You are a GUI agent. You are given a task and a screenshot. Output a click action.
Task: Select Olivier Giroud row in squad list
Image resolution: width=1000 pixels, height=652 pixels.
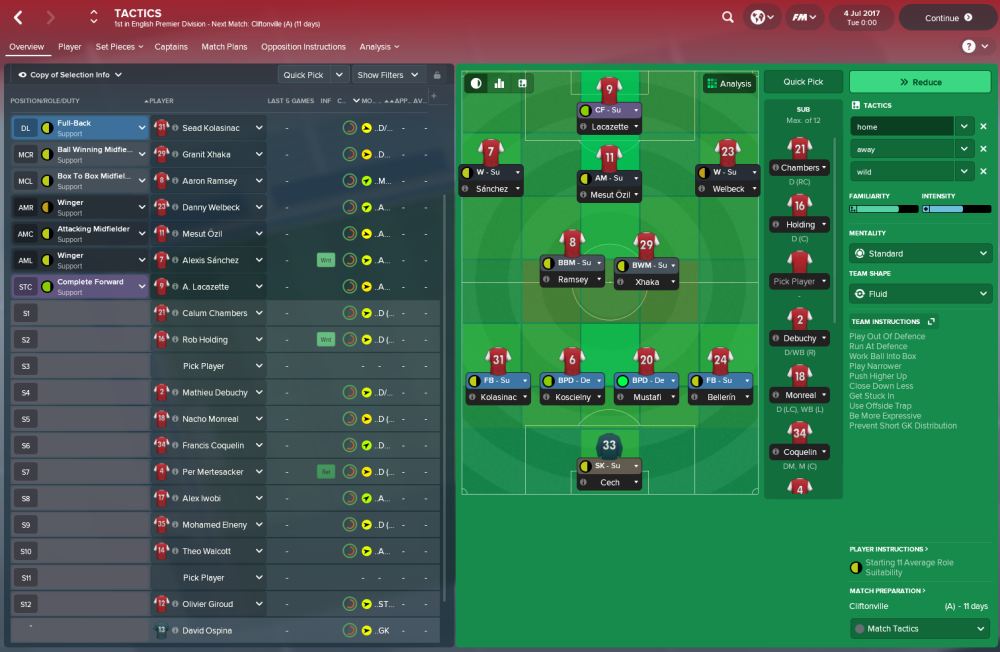tap(209, 604)
